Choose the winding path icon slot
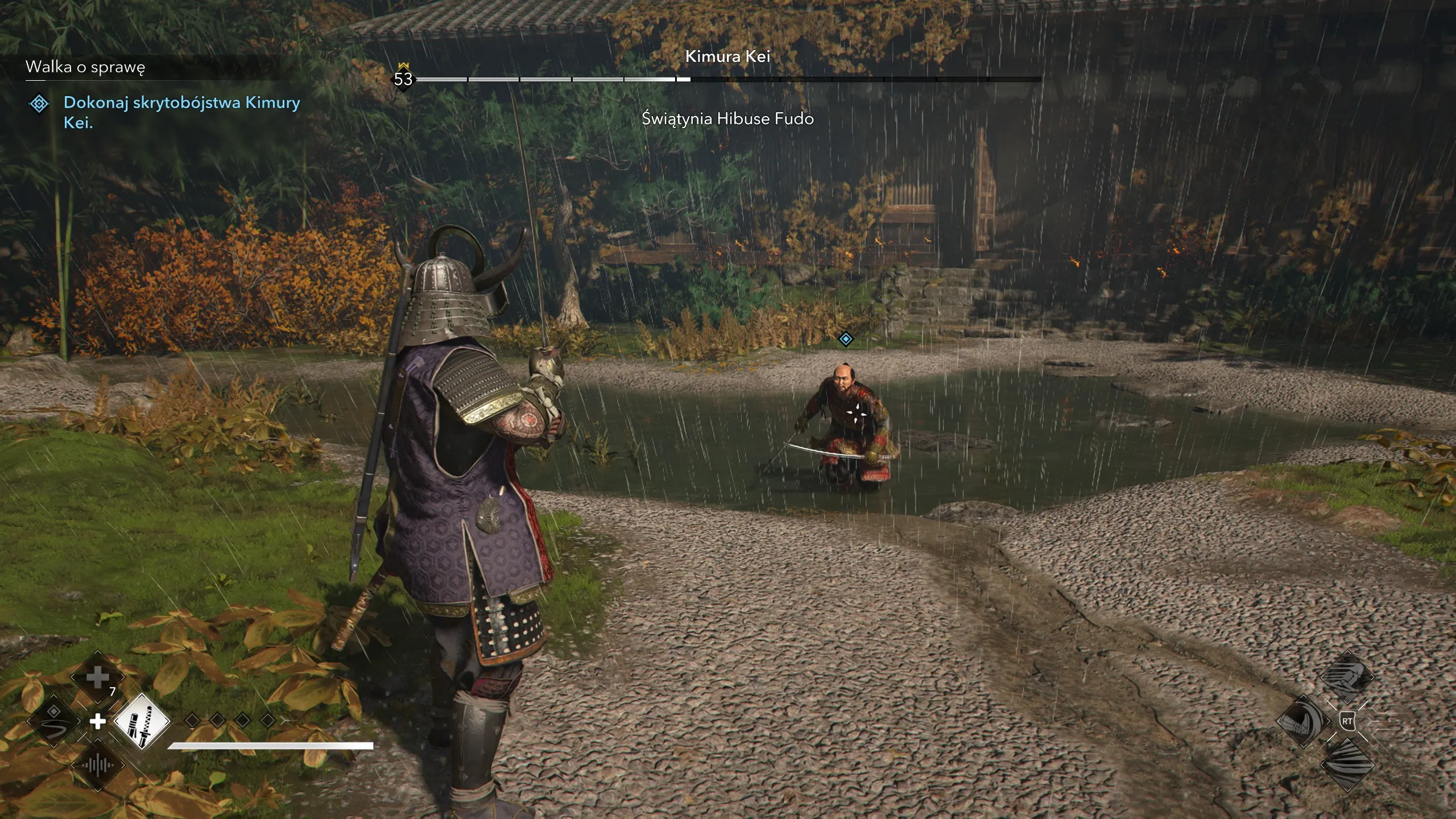This screenshot has height=819, width=1456. tap(54, 721)
